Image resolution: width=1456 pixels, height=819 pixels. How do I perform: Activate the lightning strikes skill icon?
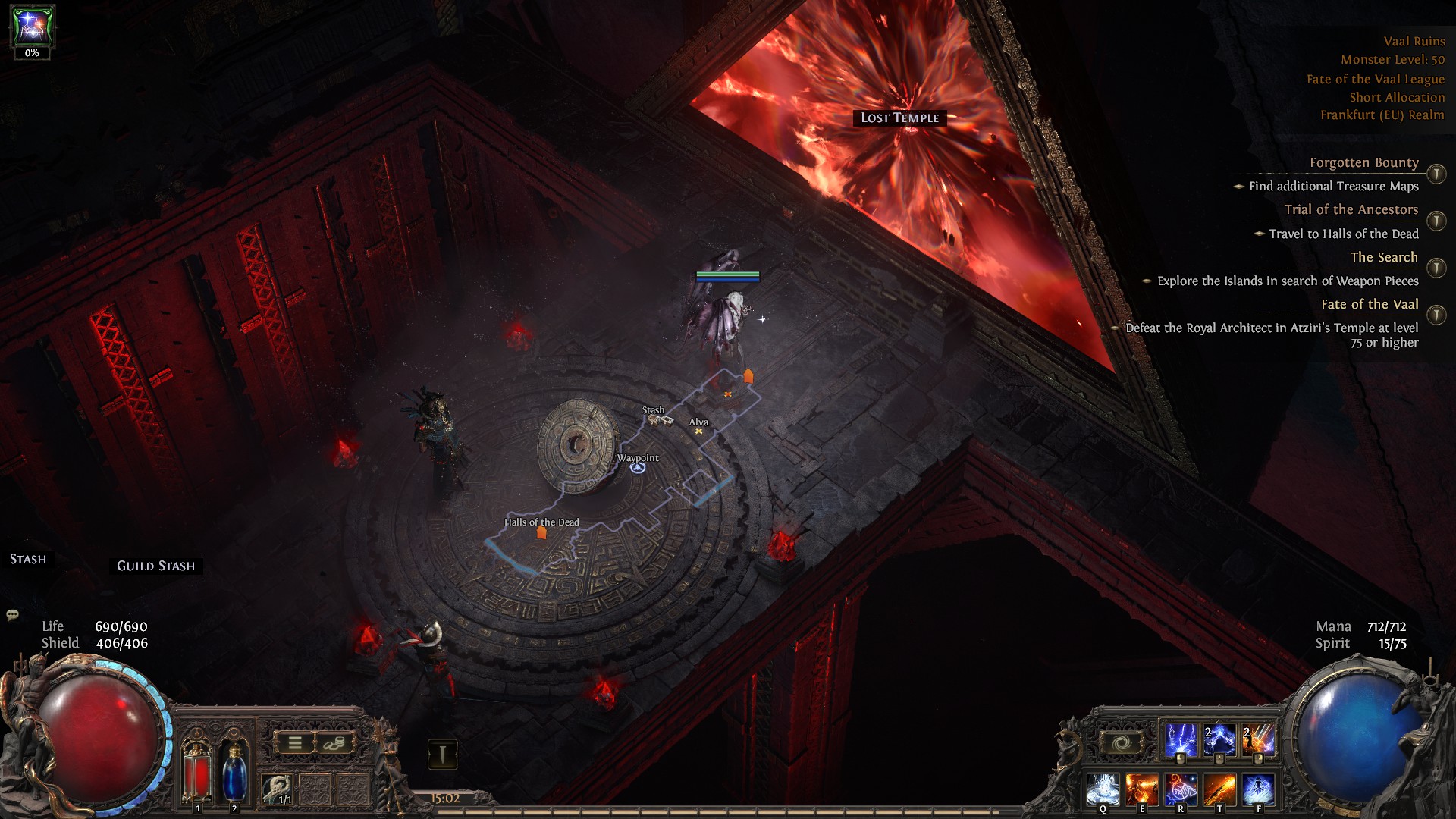1180,741
